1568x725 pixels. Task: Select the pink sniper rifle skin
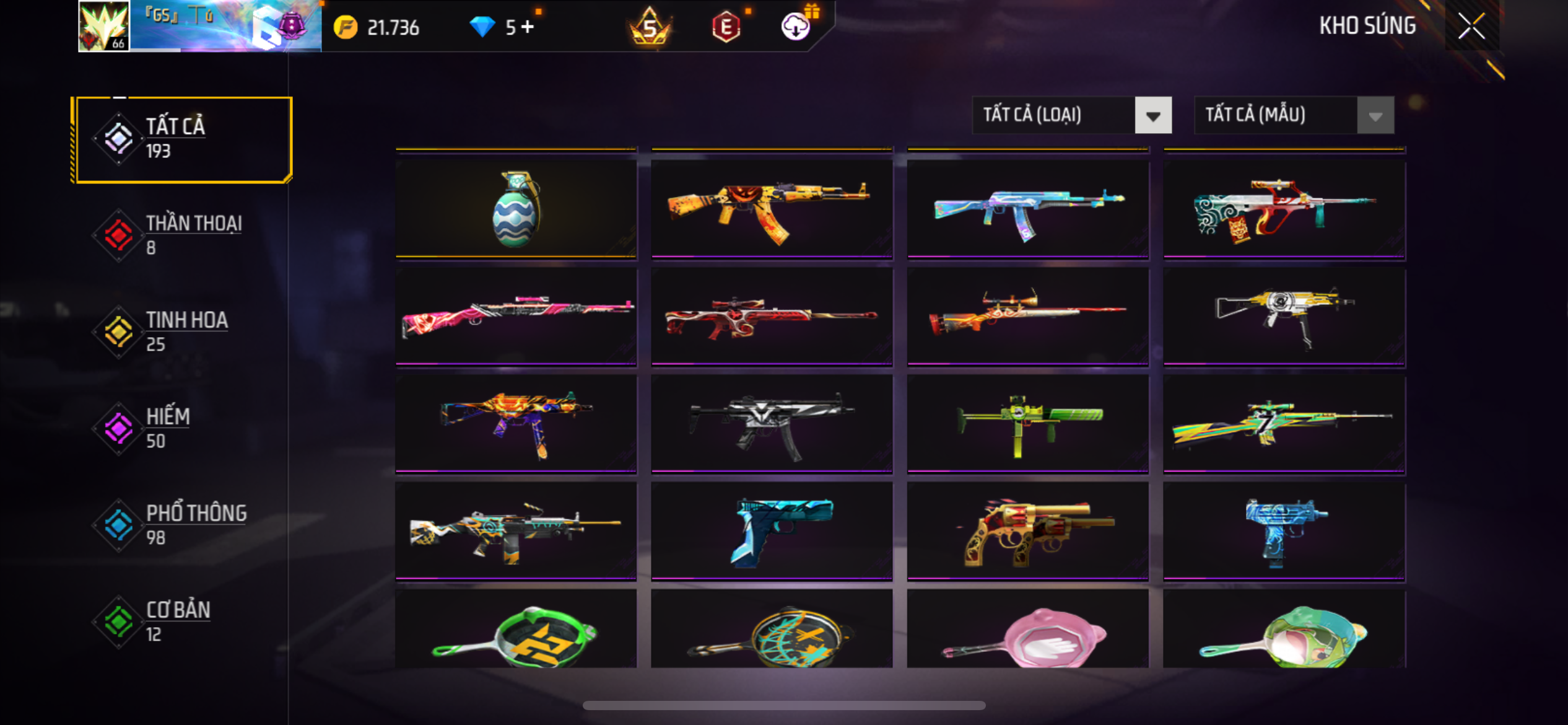(x=516, y=316)
